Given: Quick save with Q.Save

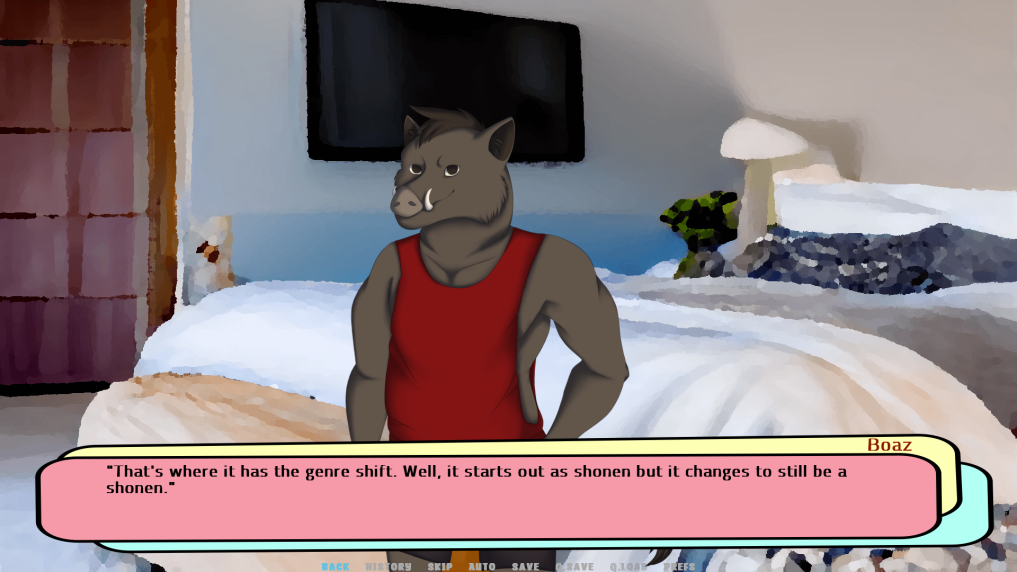Looking at the screenshot, I should (x=574, y=566).
